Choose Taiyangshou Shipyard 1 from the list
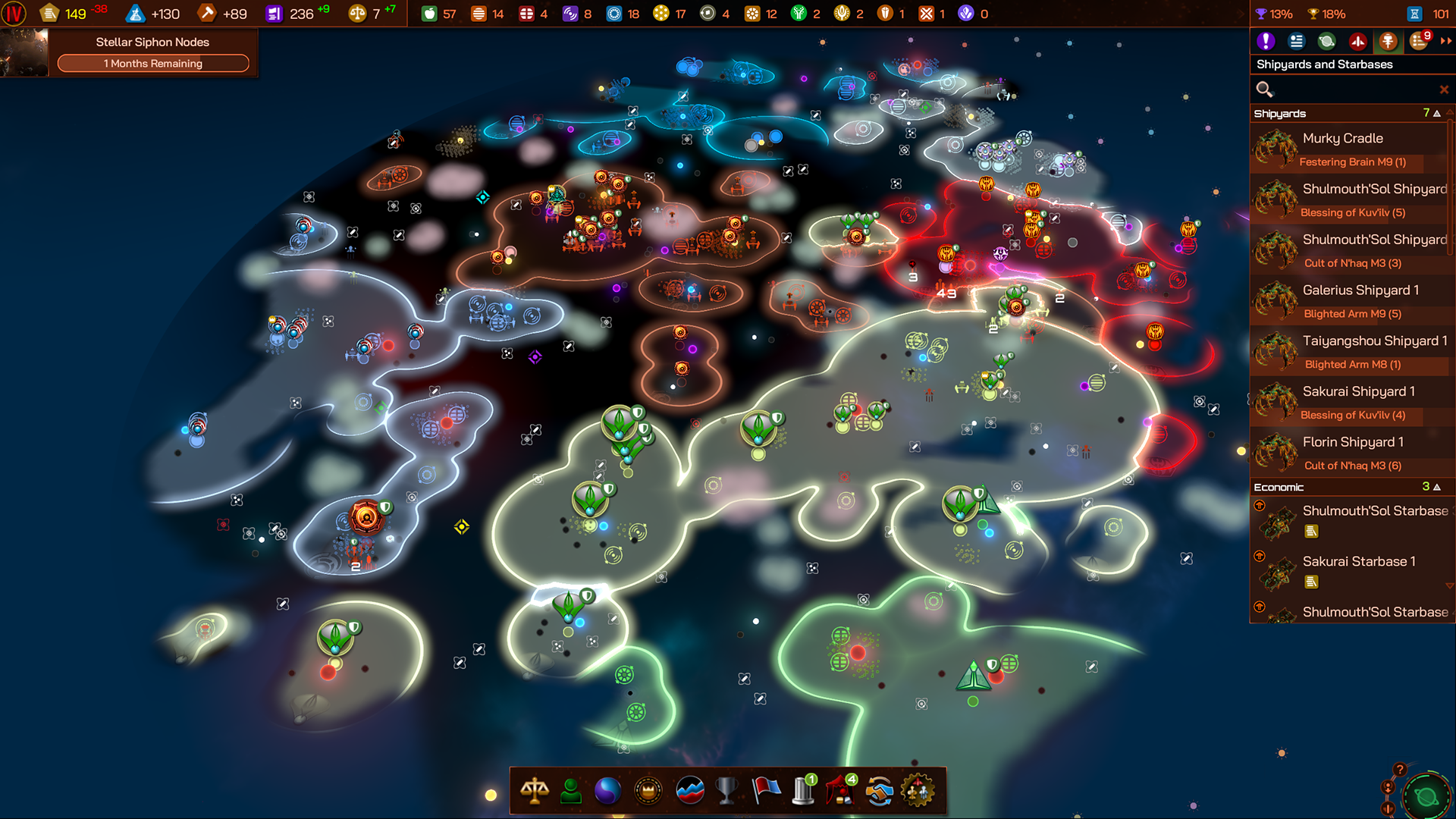Image resolution: width=1456 pixels, height=819 pixels. click(1348, 352)
